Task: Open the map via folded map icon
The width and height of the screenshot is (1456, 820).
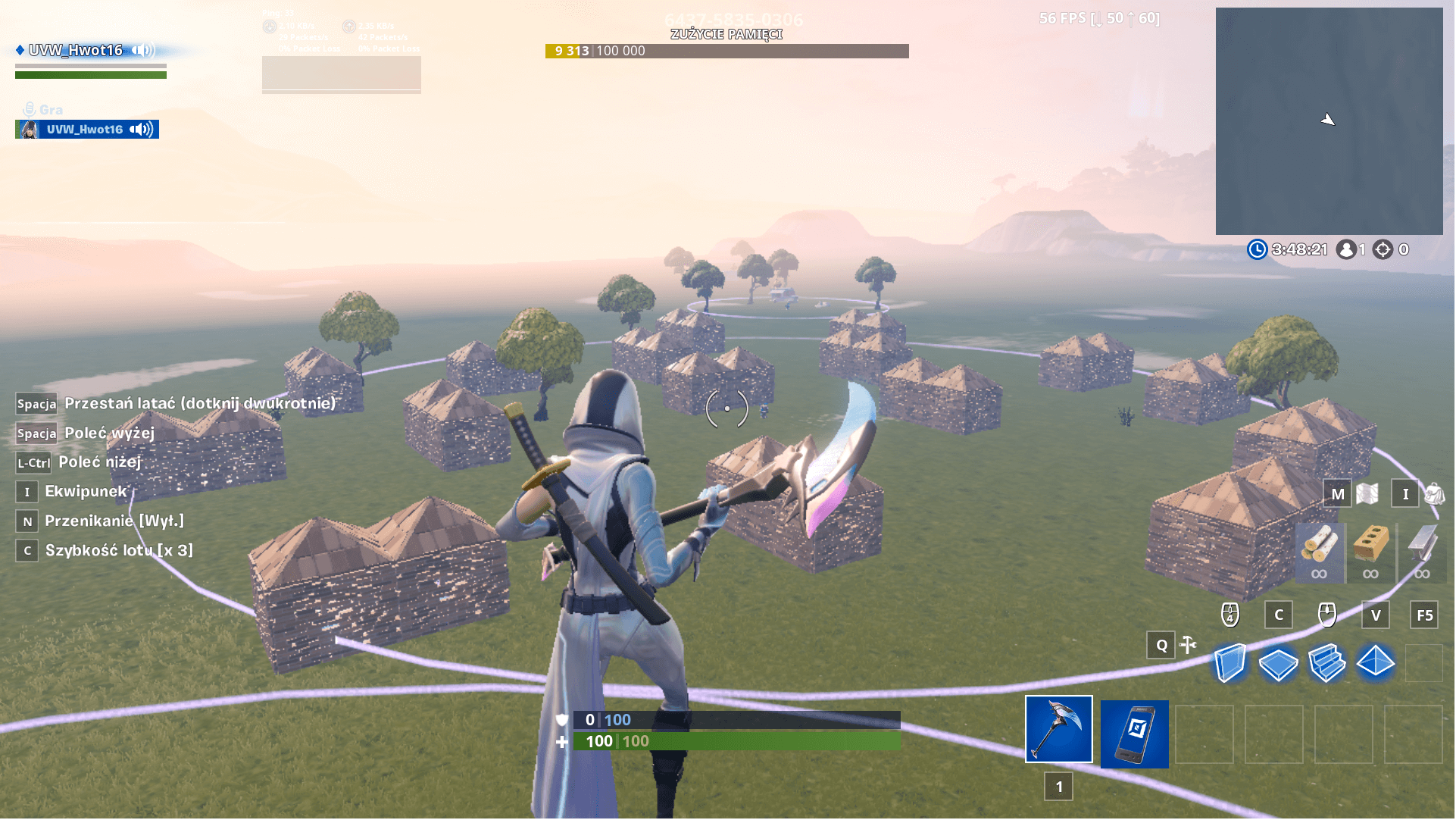Action: coord(1367,494)
